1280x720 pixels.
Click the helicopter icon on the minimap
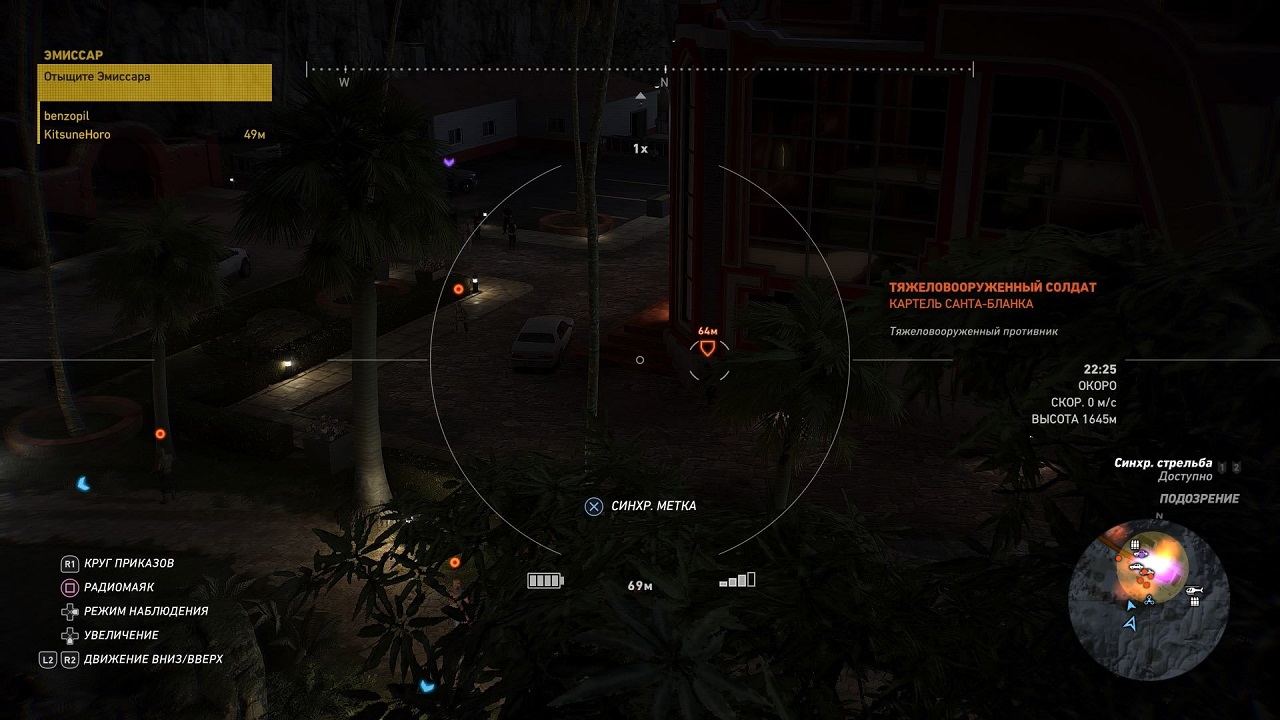tap(1193, 590)
